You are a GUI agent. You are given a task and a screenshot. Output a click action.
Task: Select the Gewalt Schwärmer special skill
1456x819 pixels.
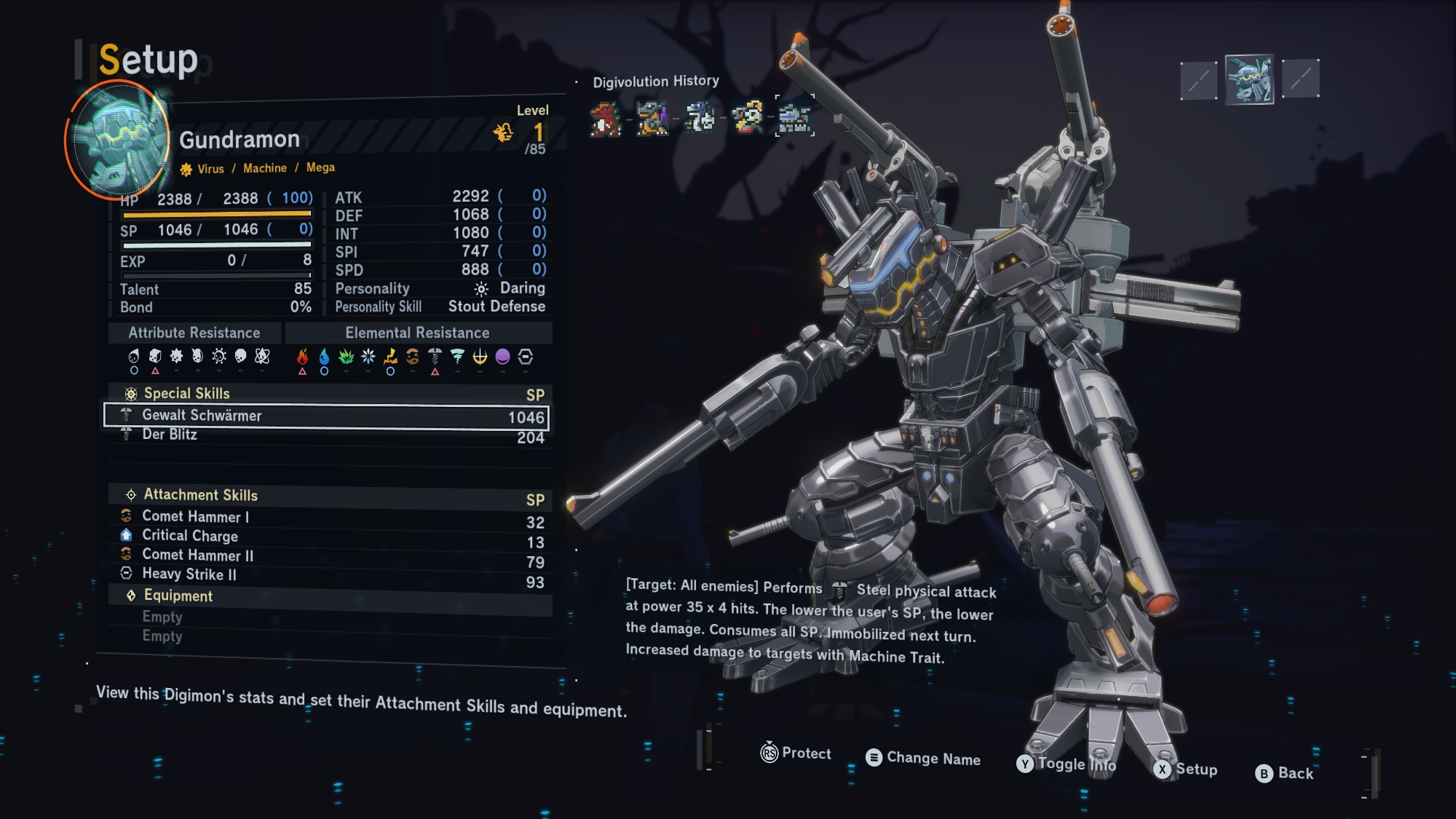coord(326,416)
